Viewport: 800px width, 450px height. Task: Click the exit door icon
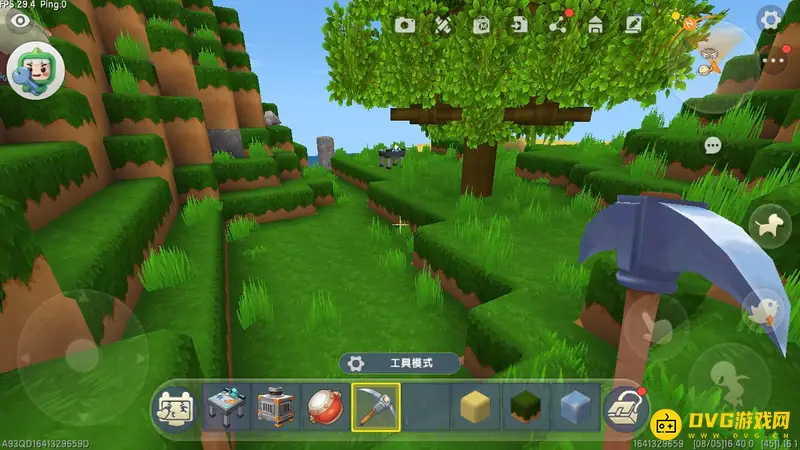click(x=519, y=25)
